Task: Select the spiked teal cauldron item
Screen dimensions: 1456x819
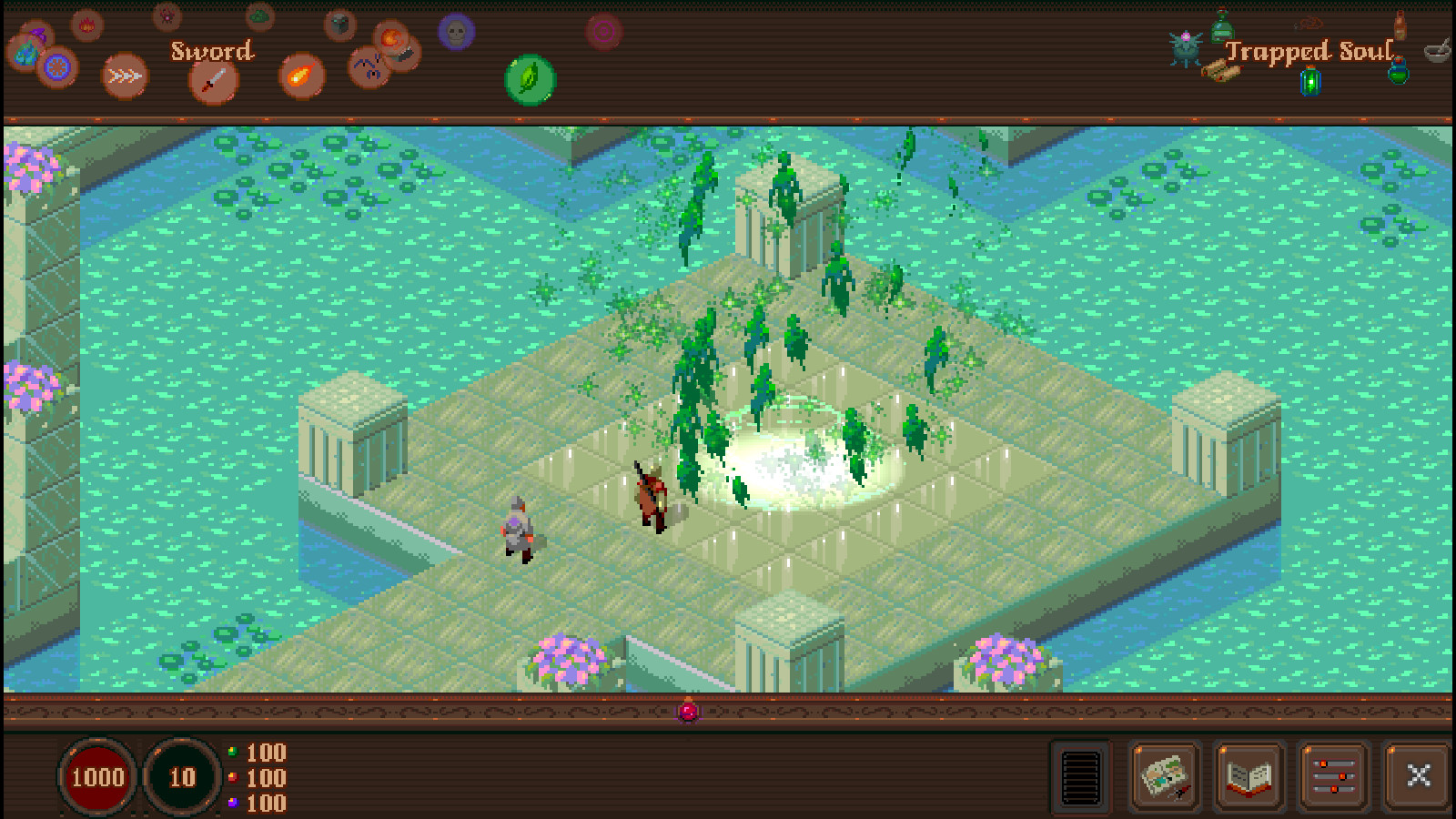Action: (1186, 48)
